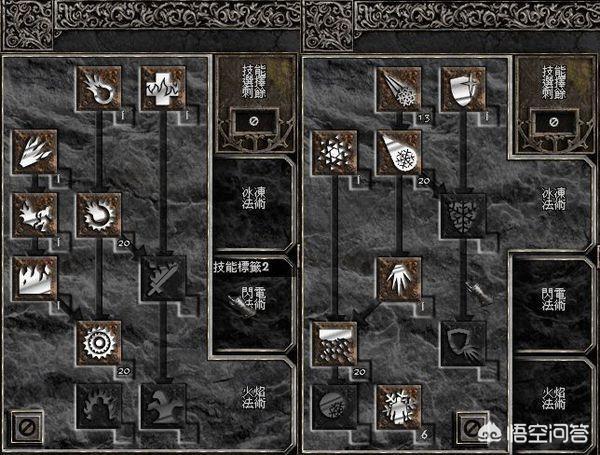Click the Cold Mastery skill icon
The width and height of the screenshot is (600, 455).
(399, 406)
